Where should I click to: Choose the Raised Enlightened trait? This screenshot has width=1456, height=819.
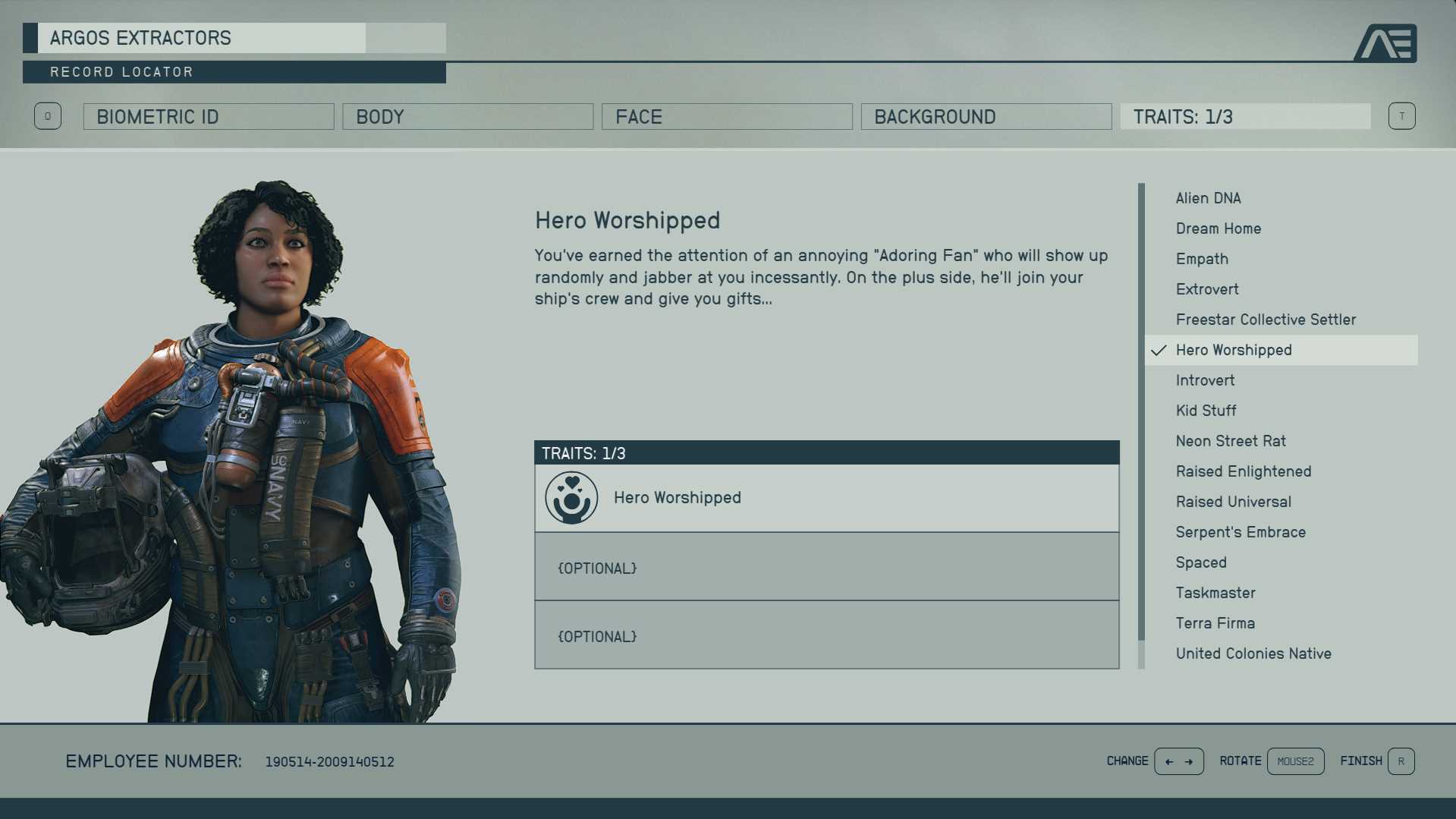1244,471
